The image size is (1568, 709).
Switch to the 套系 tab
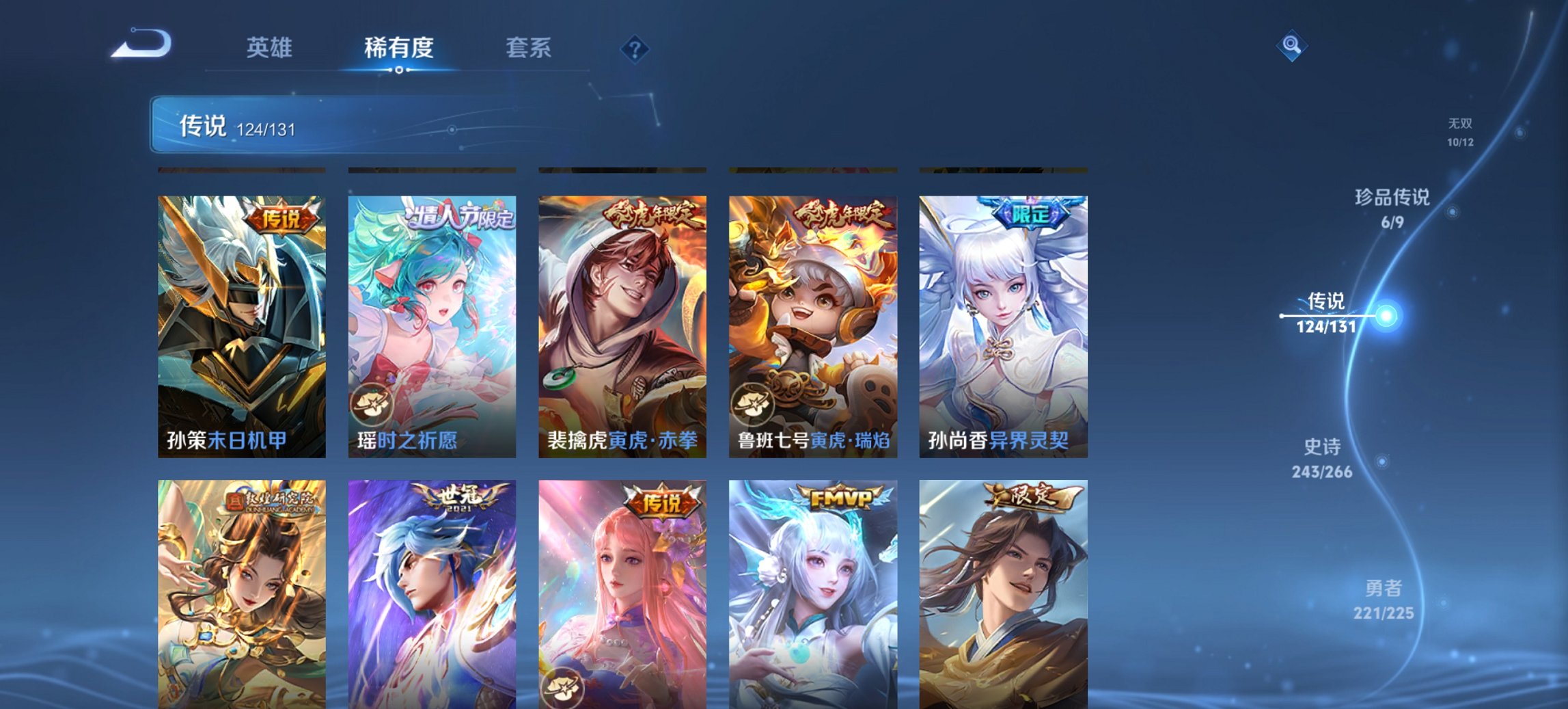529,48
